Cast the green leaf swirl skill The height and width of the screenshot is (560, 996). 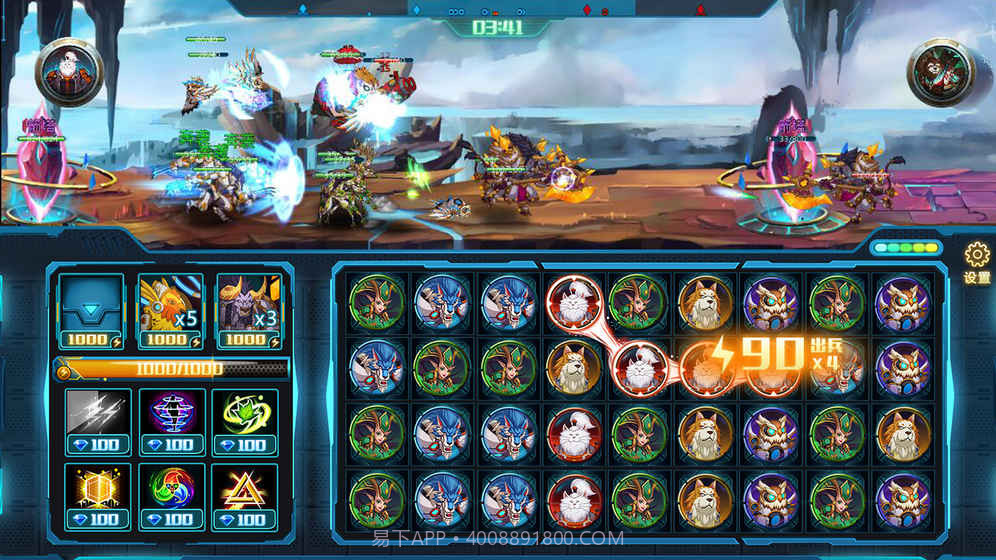tap(244, 415)
